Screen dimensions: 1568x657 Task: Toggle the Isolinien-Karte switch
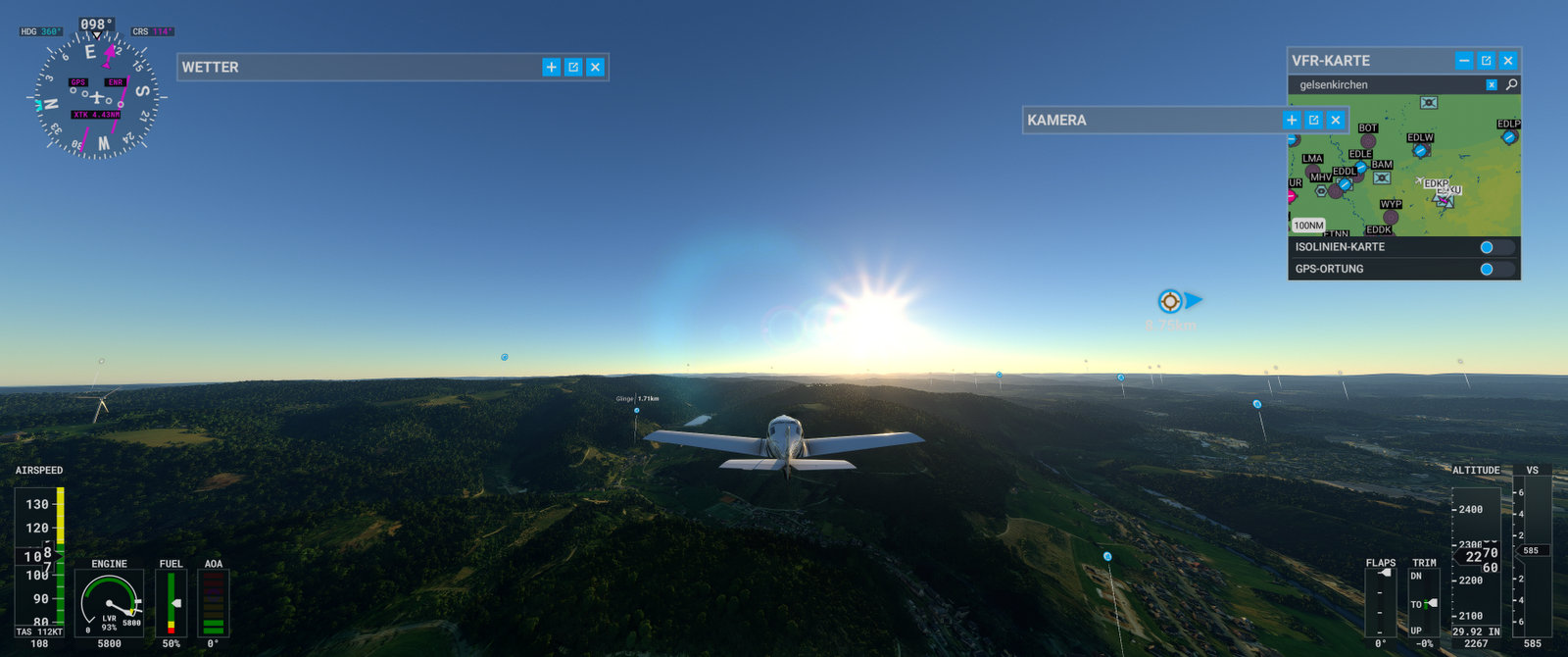[1495, 247]
